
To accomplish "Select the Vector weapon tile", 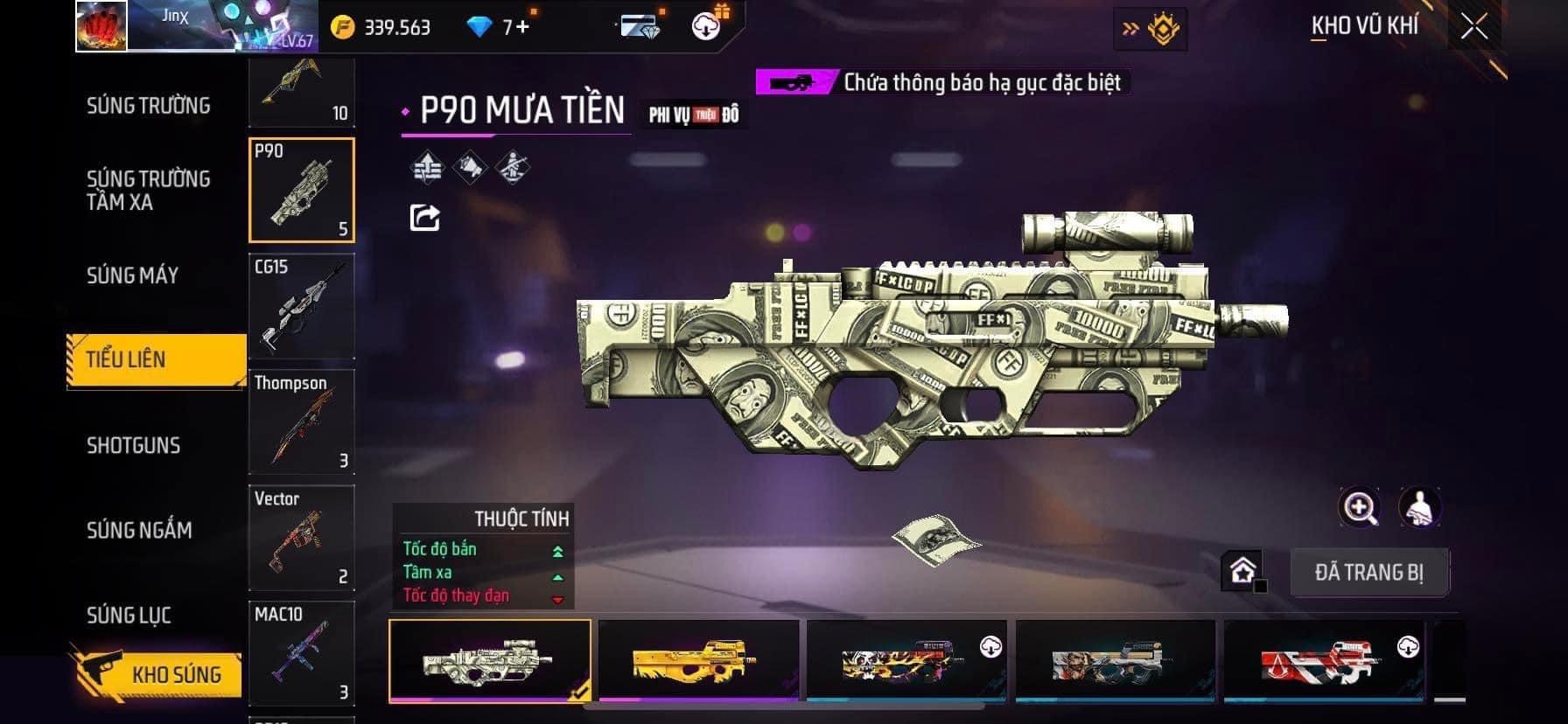I will click(x=302, y=538).
